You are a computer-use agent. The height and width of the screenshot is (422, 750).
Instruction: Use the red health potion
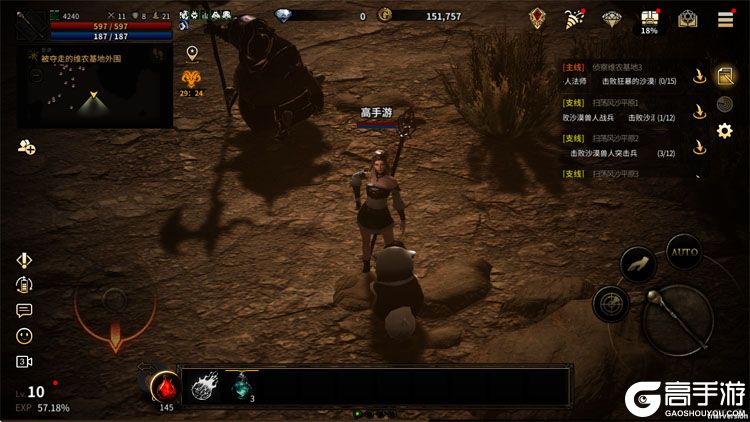[x=164, y=385]
